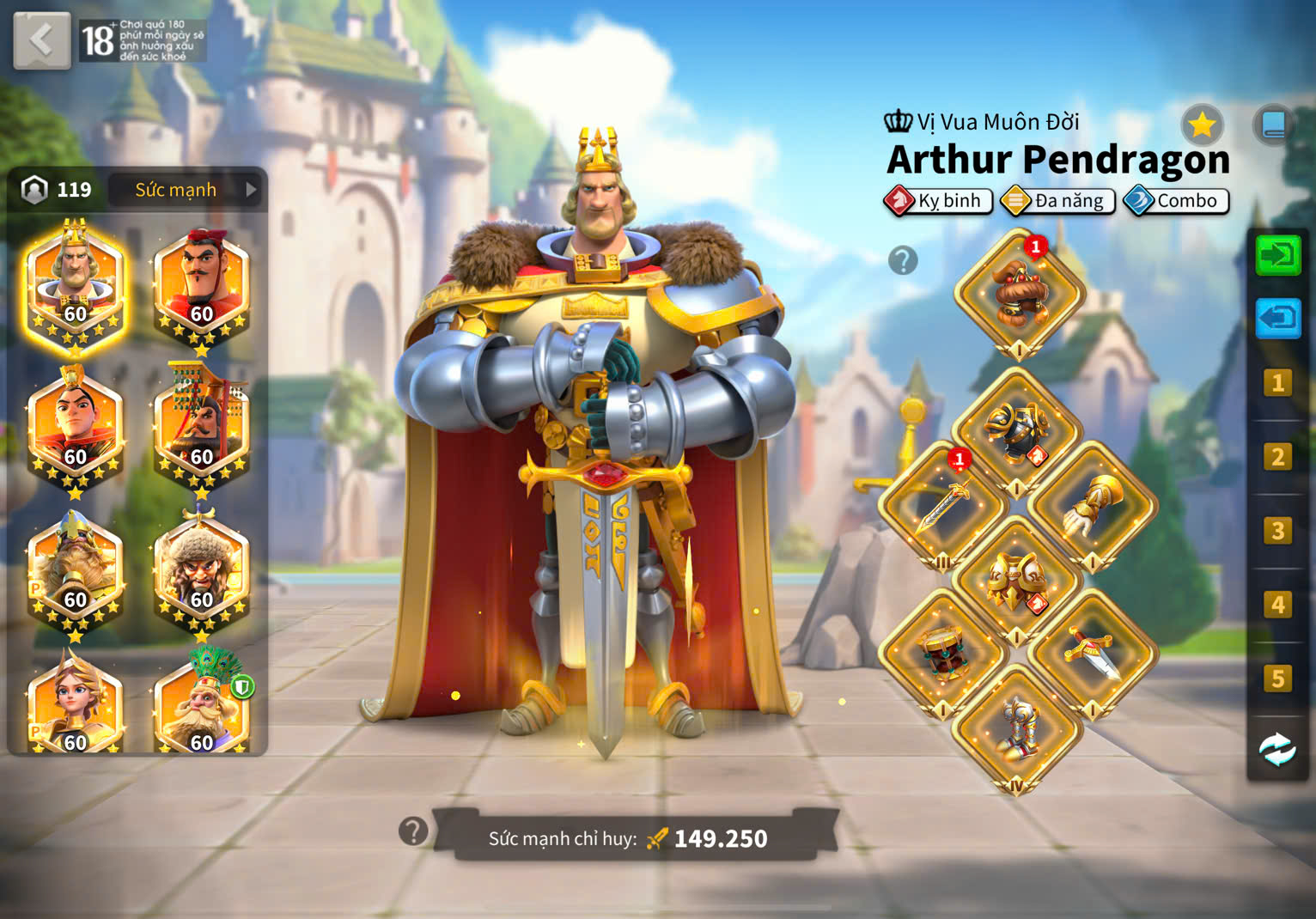This screenshot has width=1316, height=919.
Task: Select the commander with the beaded imperial crown
Action: tap(201, 428)
